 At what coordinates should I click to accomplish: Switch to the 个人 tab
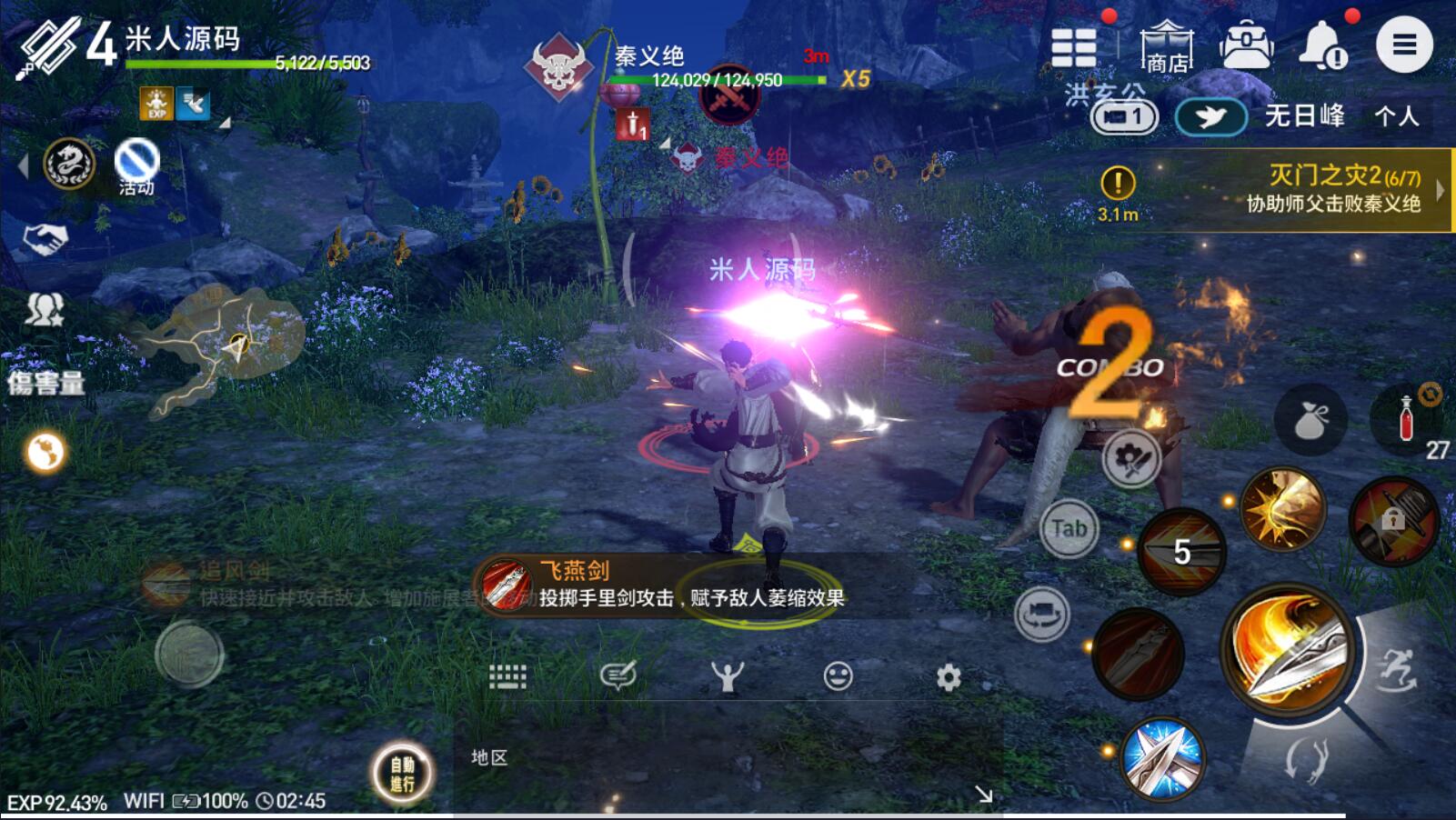click(1396, 116)
